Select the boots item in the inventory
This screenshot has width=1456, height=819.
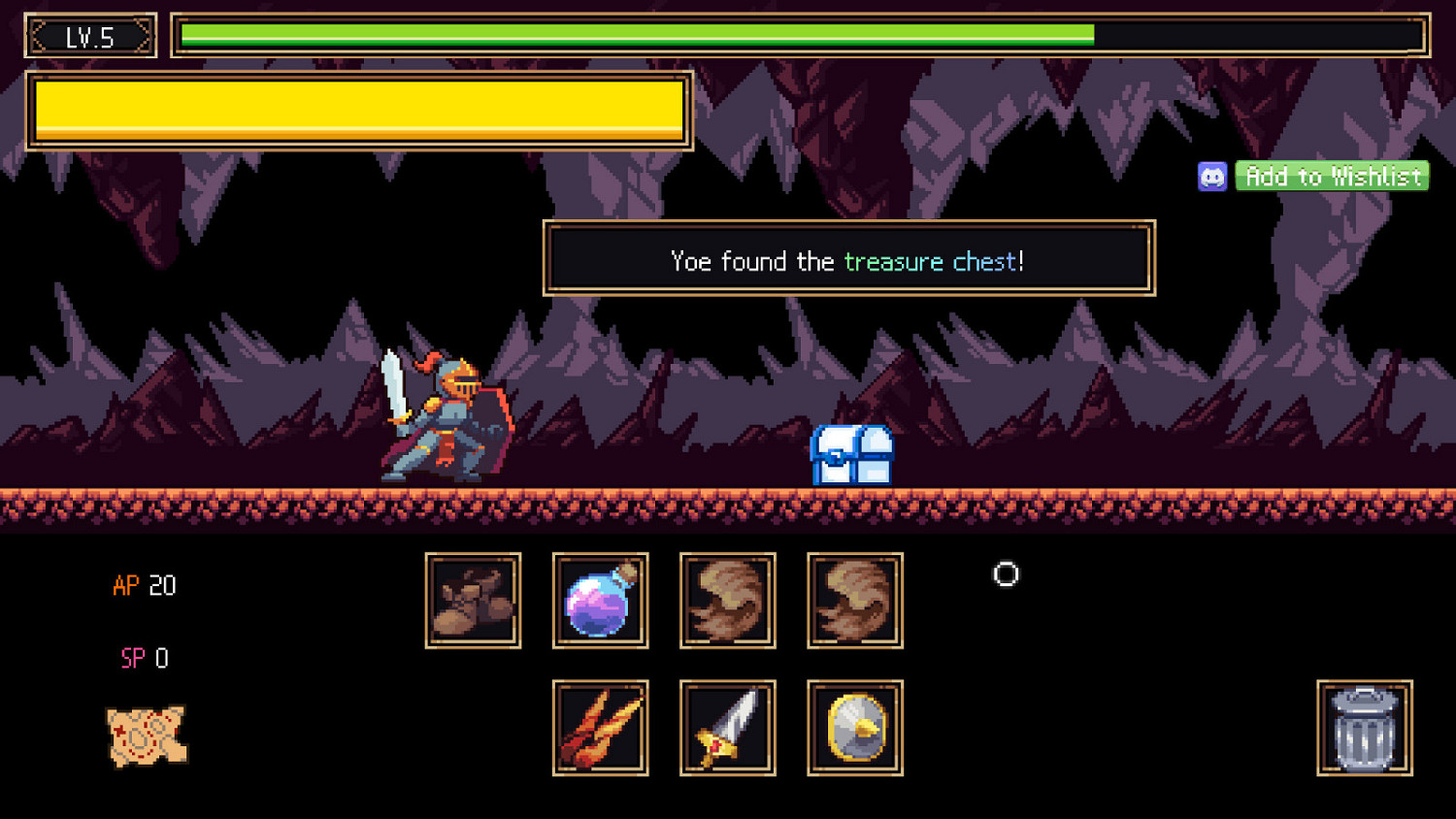(x=473, y=600)
